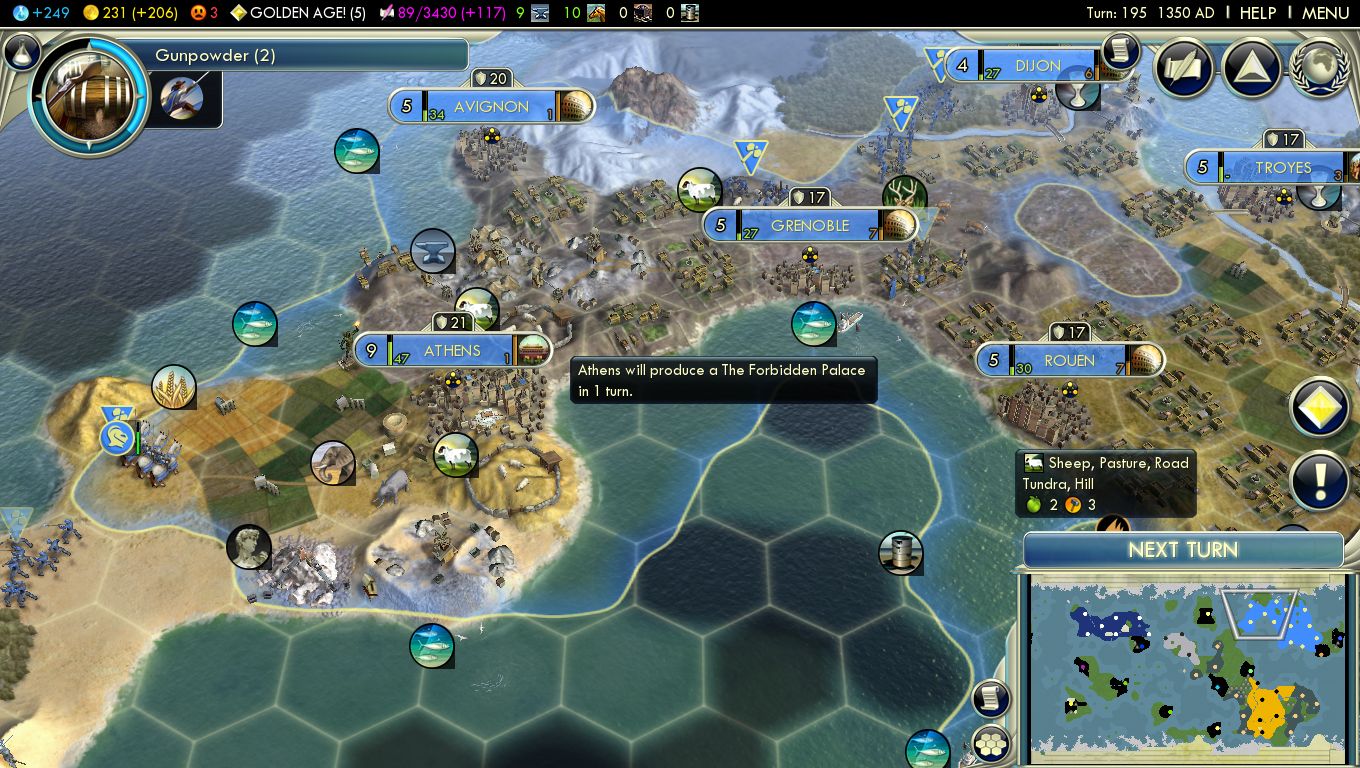Open the HELP Civilopedia link

click(x=1257, y=13)
